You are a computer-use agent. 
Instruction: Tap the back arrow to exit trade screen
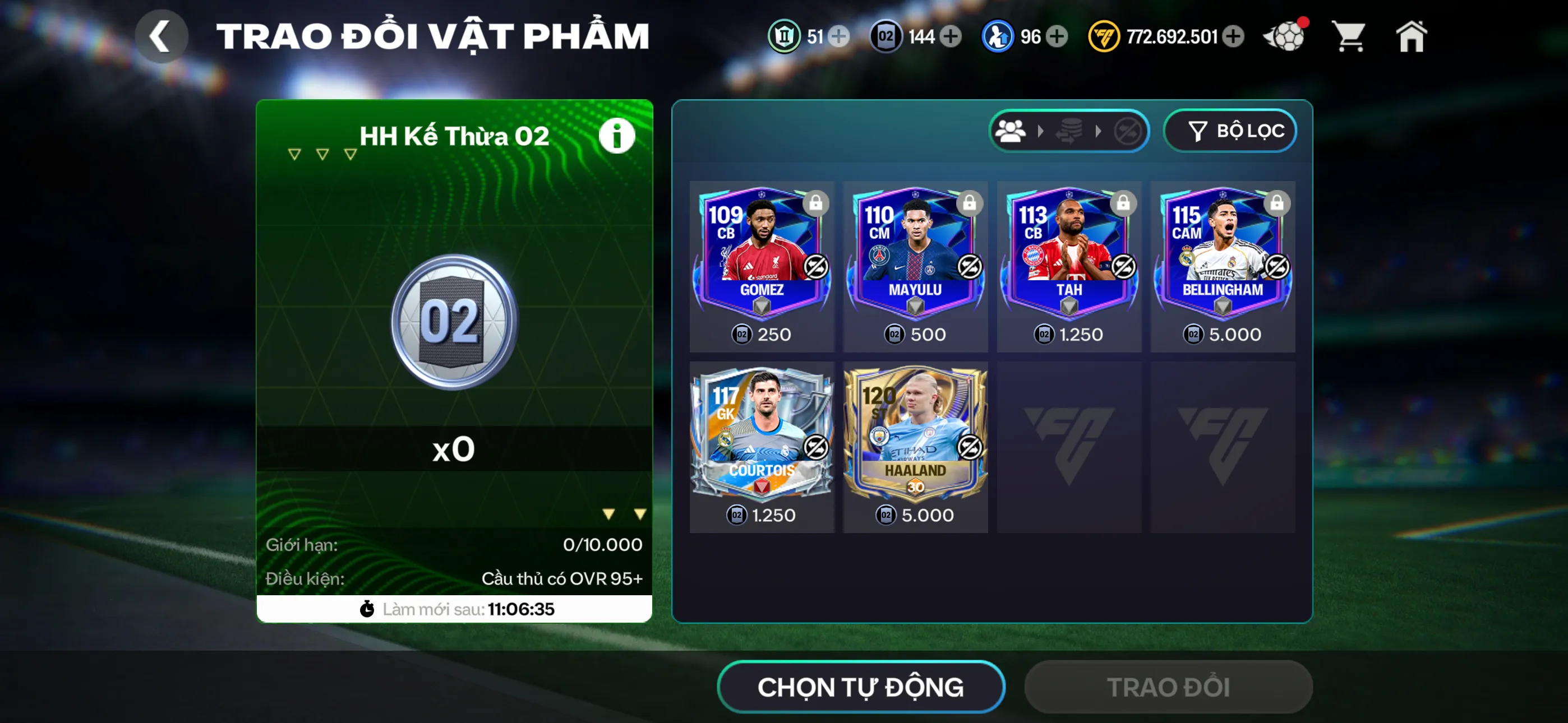[x=162, y=36]
